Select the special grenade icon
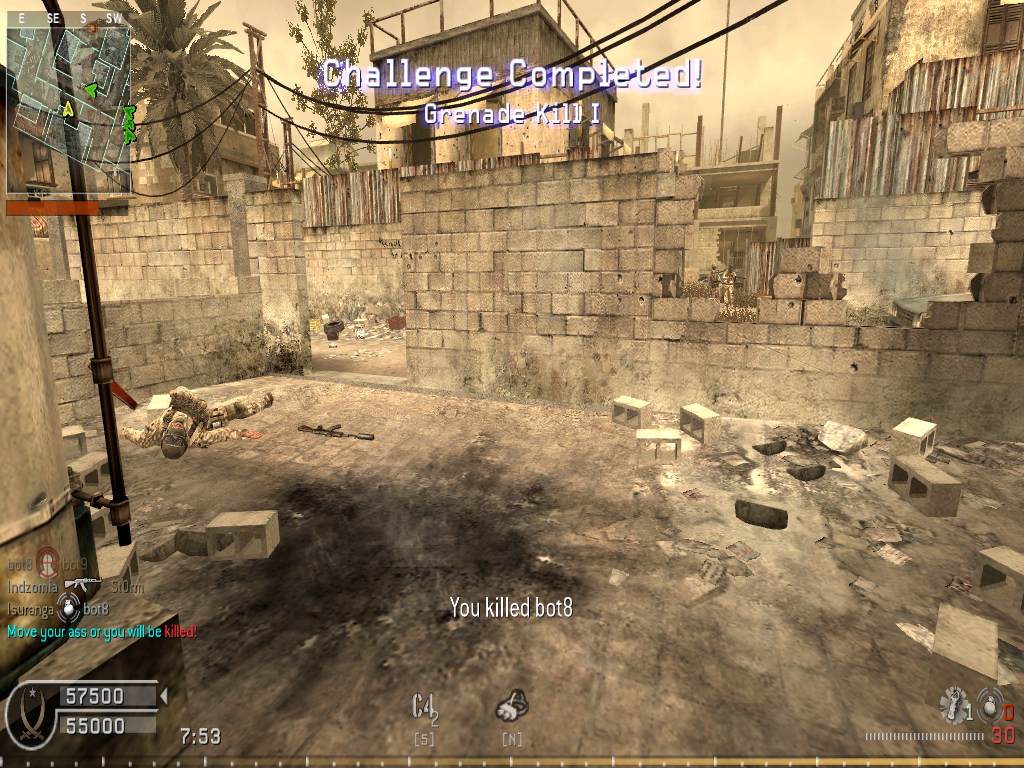 pyautogui.click(x=952, y=704)
